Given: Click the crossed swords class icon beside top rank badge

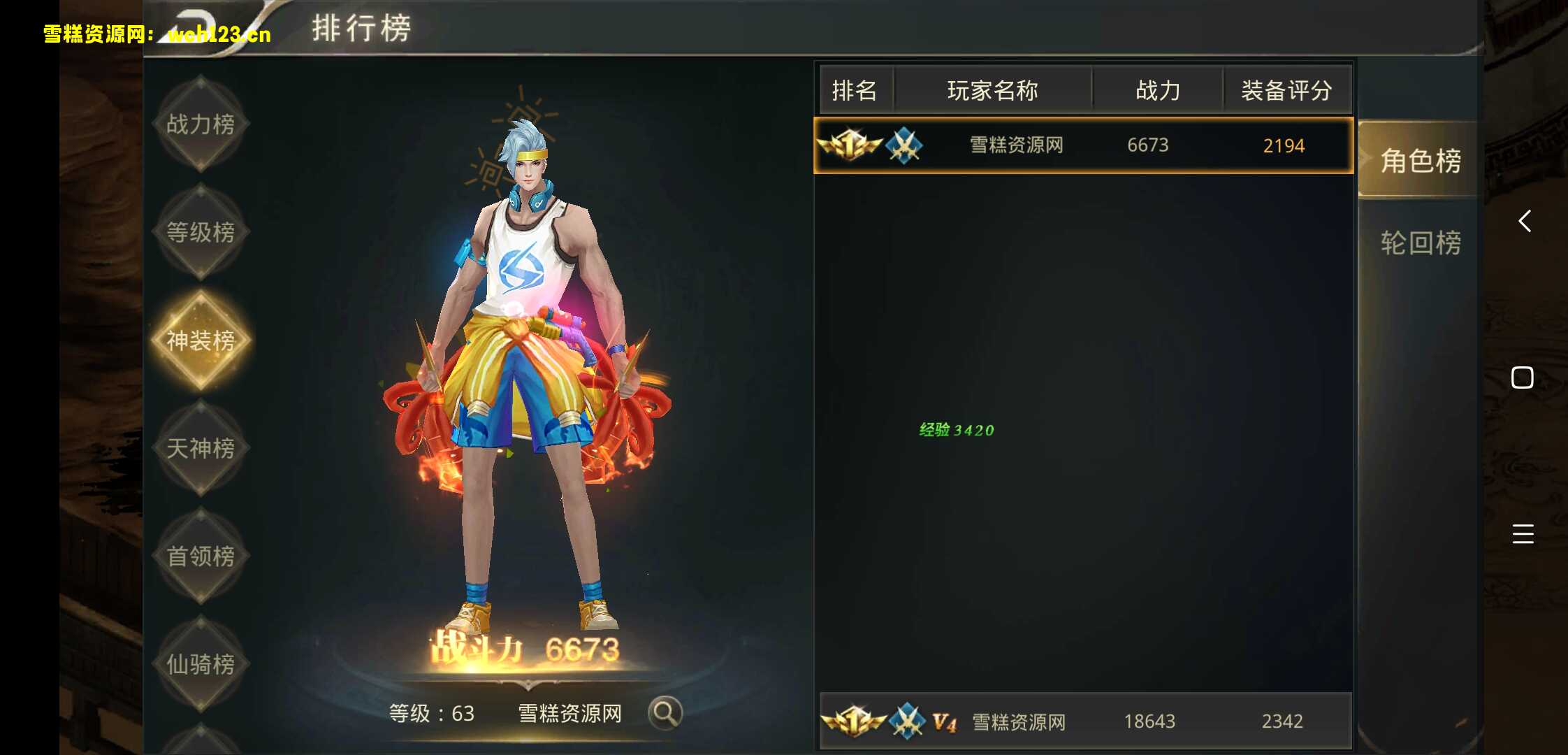Looking at the screenshot, I should coord(906,145).
